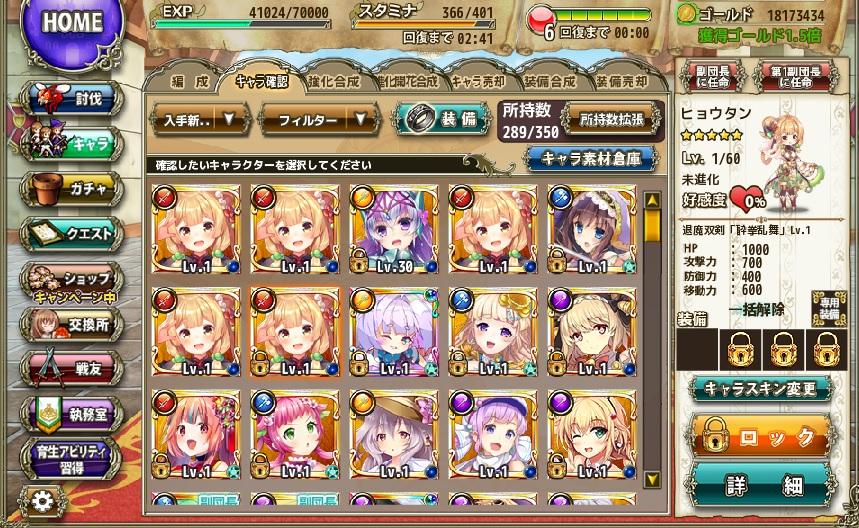Open the フィルター filter dropdown
The image size is (859, 528).
[318, 119]
